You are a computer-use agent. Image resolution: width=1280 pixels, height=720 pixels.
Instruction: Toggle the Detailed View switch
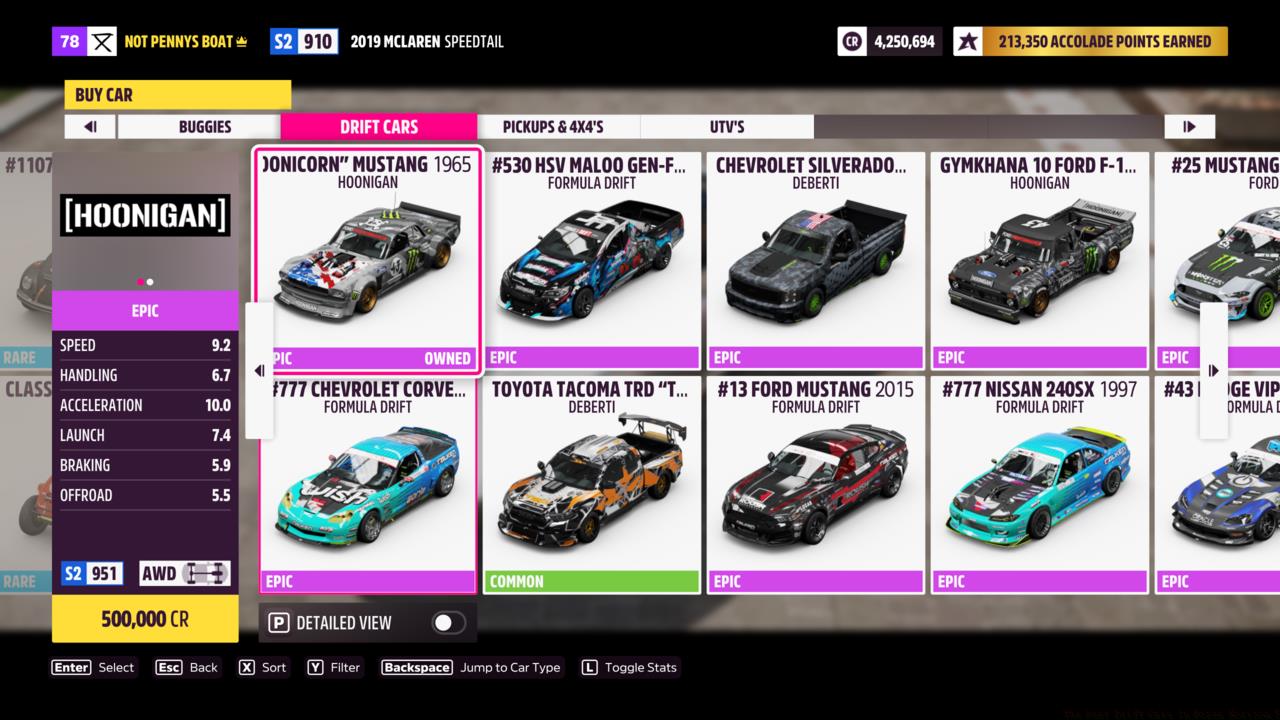click(447, 623)
